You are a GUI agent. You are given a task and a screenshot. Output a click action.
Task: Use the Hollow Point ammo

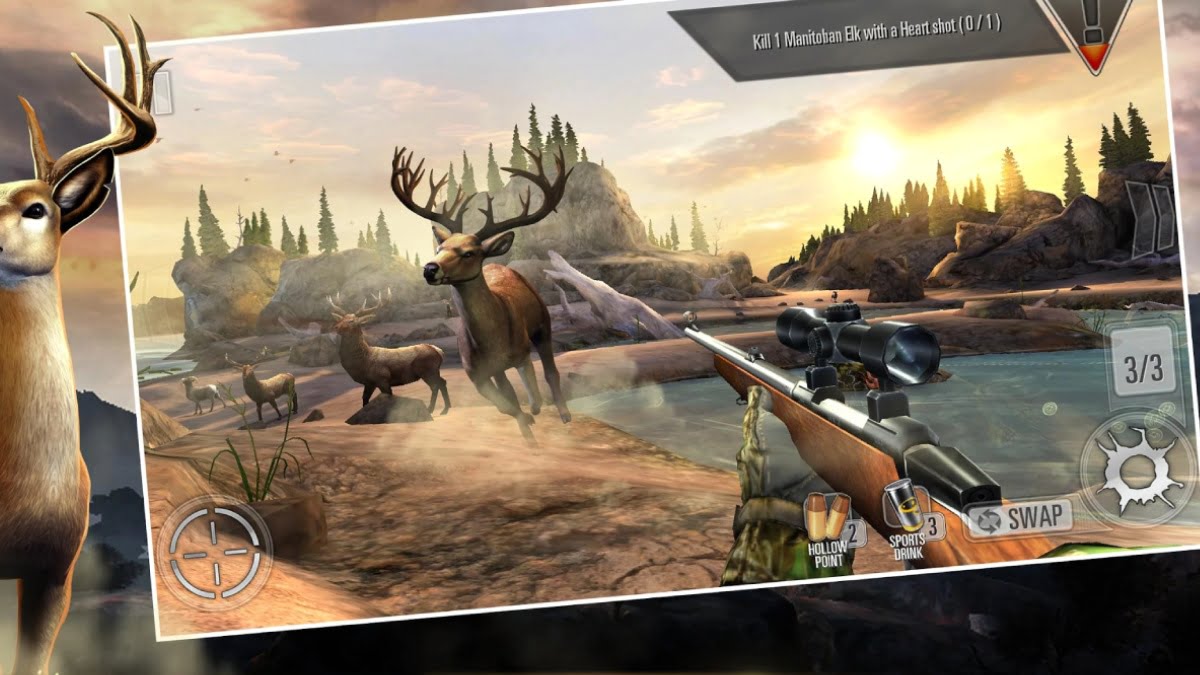(x=829, y=525)
